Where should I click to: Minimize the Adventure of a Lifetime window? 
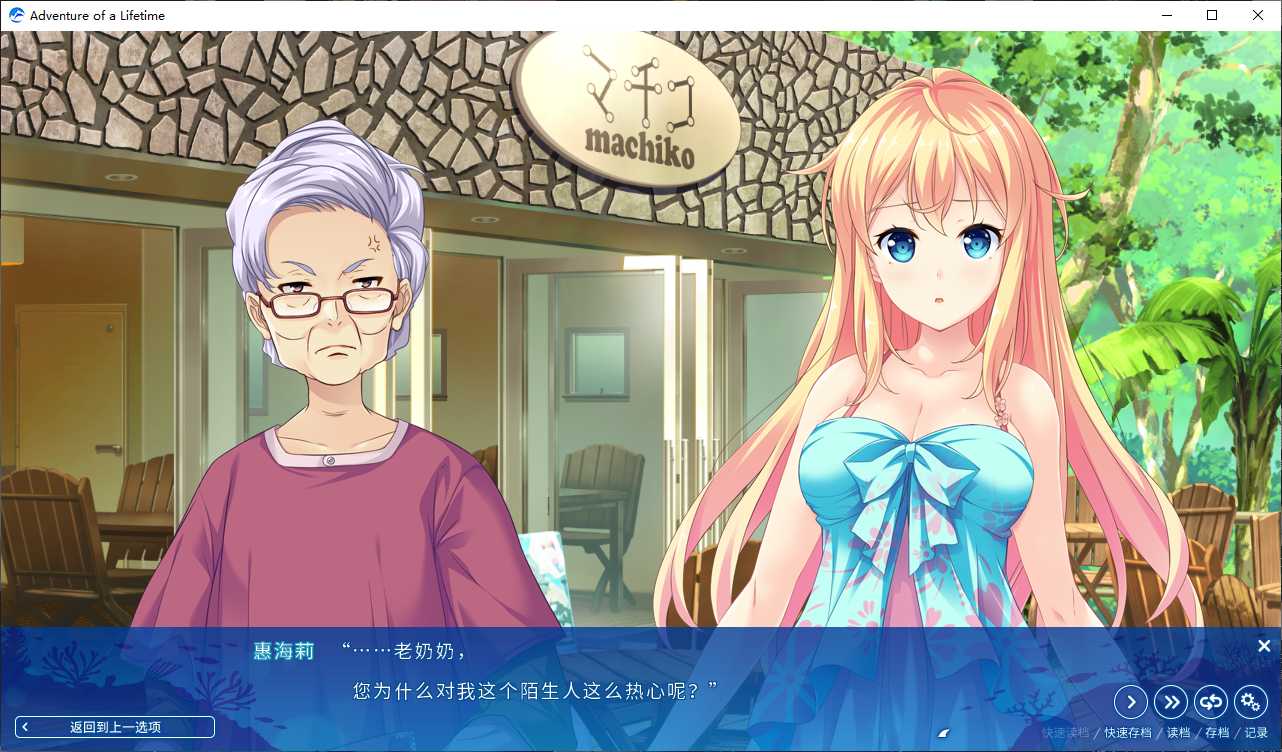pyautogui.click(x=1166, y=15)
